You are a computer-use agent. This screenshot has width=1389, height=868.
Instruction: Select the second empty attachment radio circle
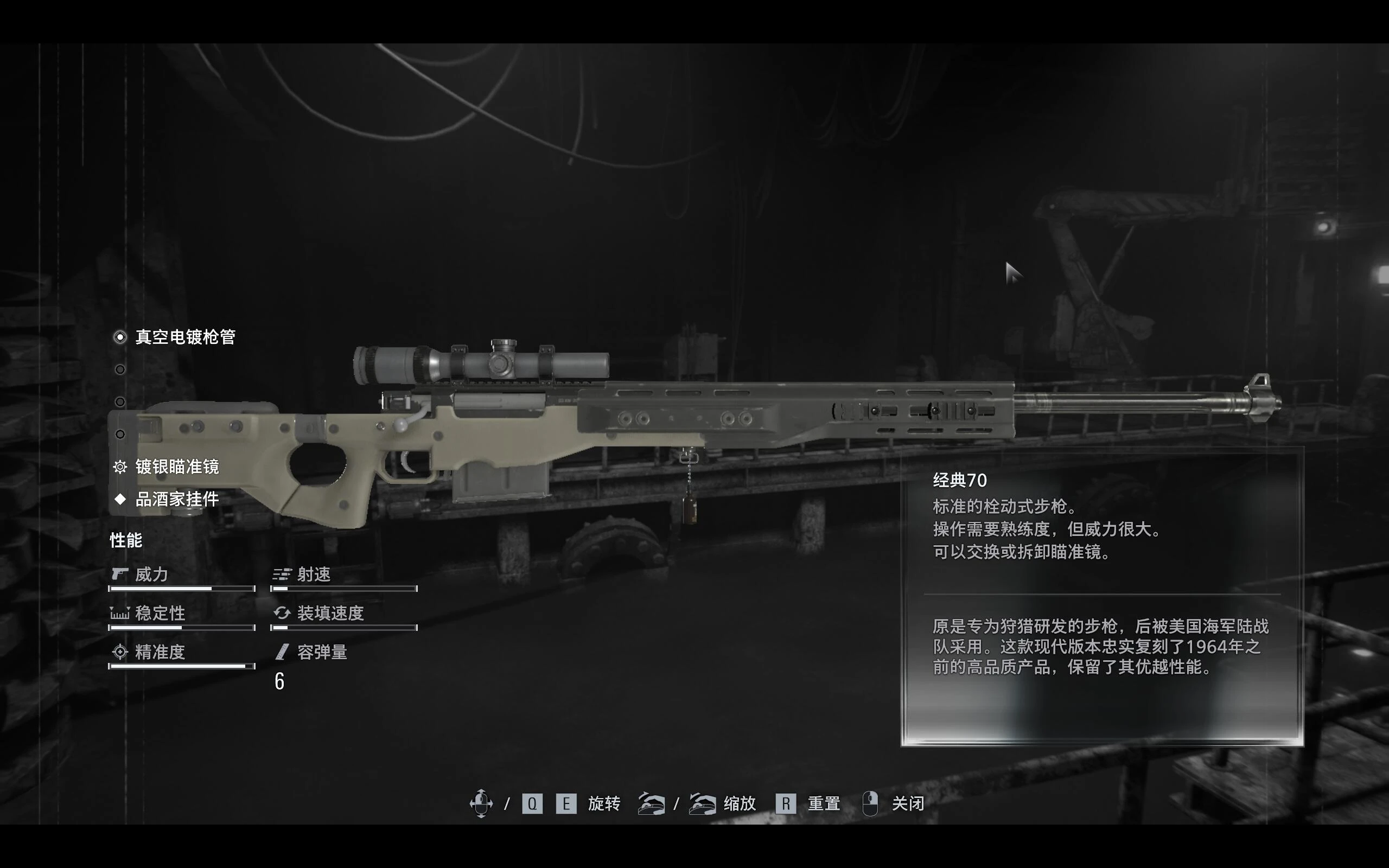pyautogui.click(x=119, y=369)
